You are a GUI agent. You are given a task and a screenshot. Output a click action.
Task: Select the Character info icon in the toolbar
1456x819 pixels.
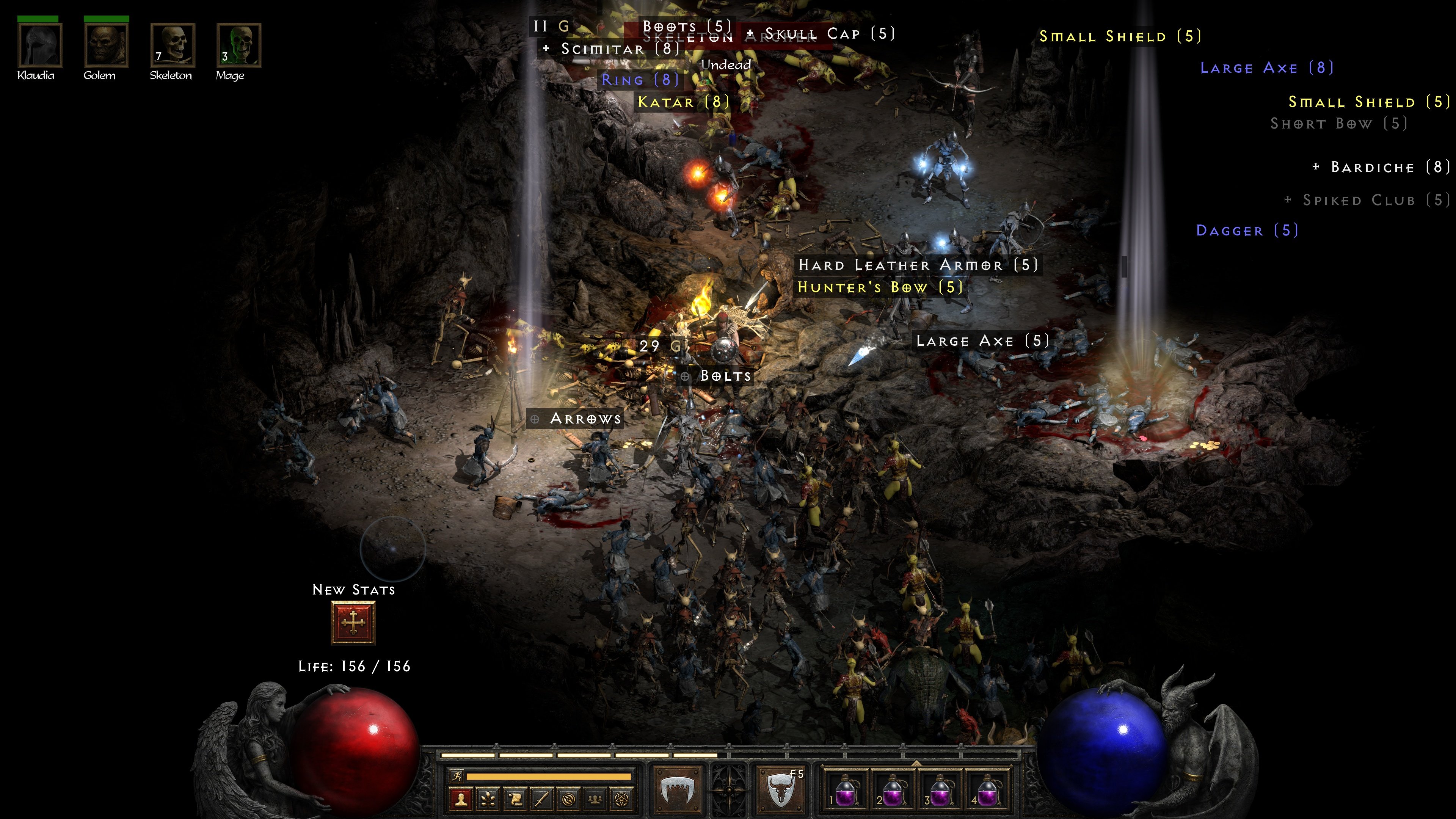[461, 800]
